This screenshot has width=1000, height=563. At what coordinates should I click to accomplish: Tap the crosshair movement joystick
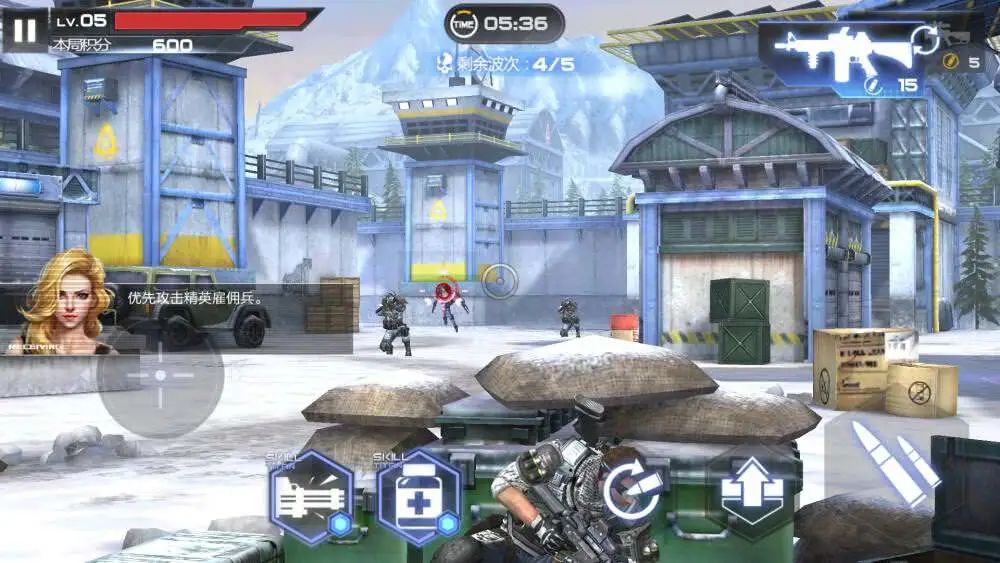pyautogui.click(x=160, y=375)
